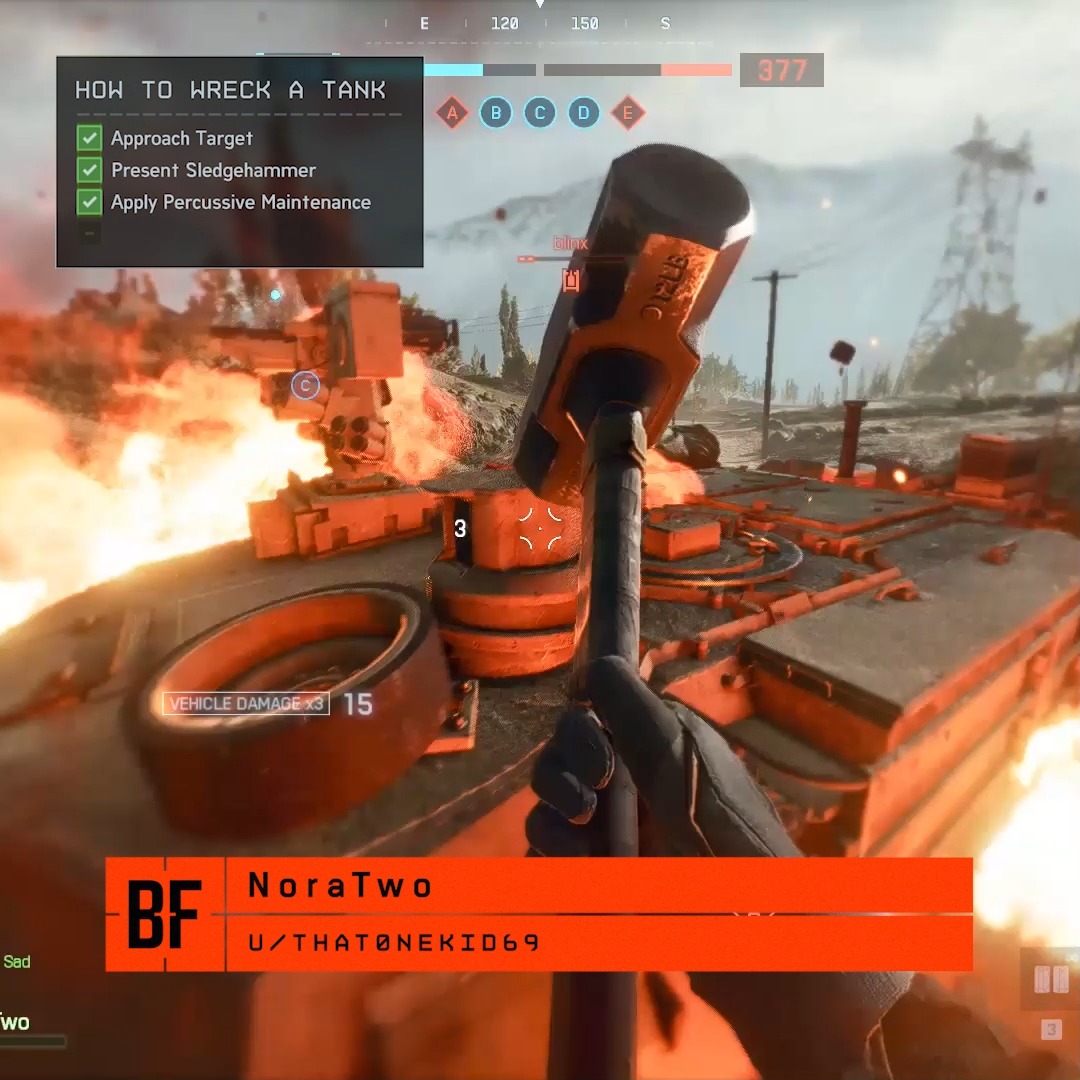Click the blinx enemy vehicle marker
Screen dimensions: 1080x1080
(571, 280)
